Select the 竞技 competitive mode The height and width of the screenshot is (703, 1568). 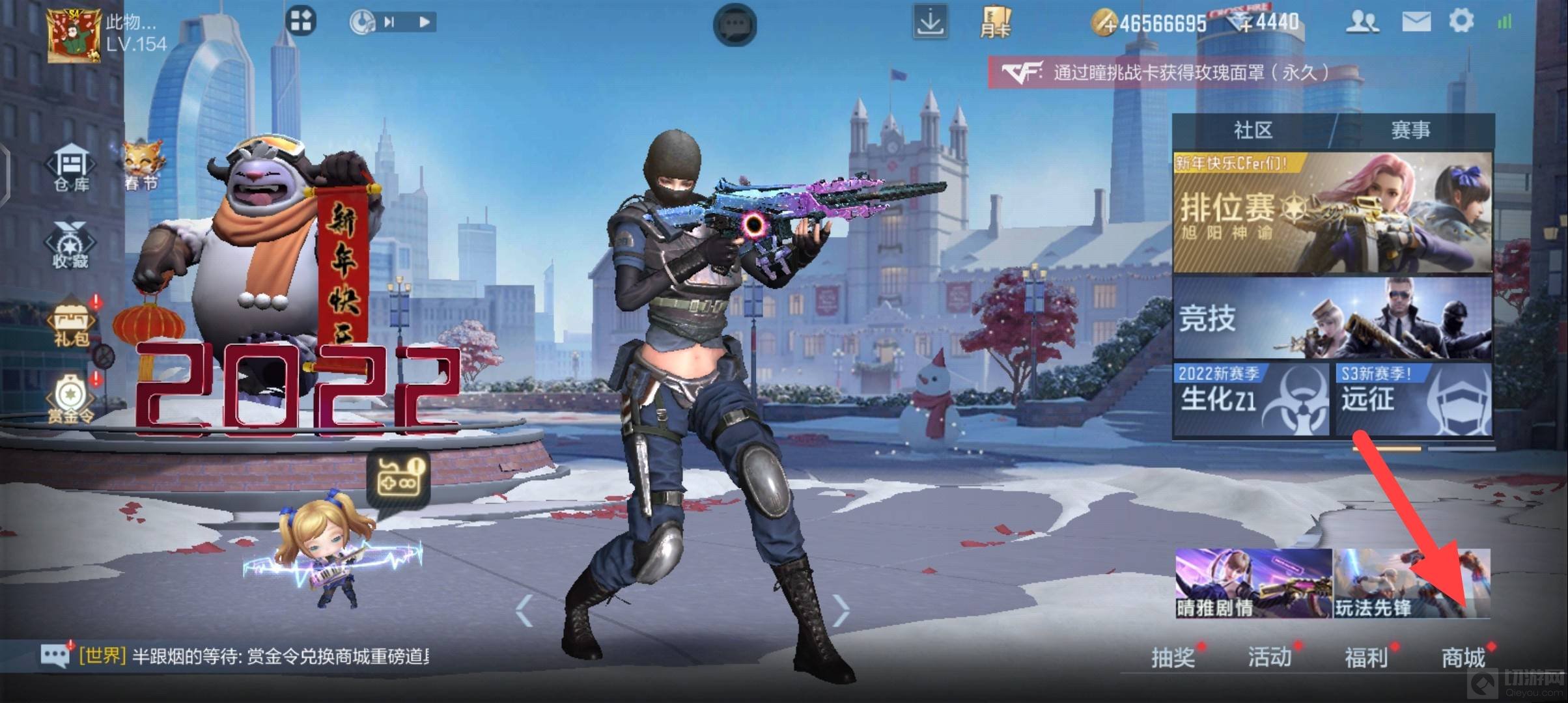click(x=1332, y=319)
